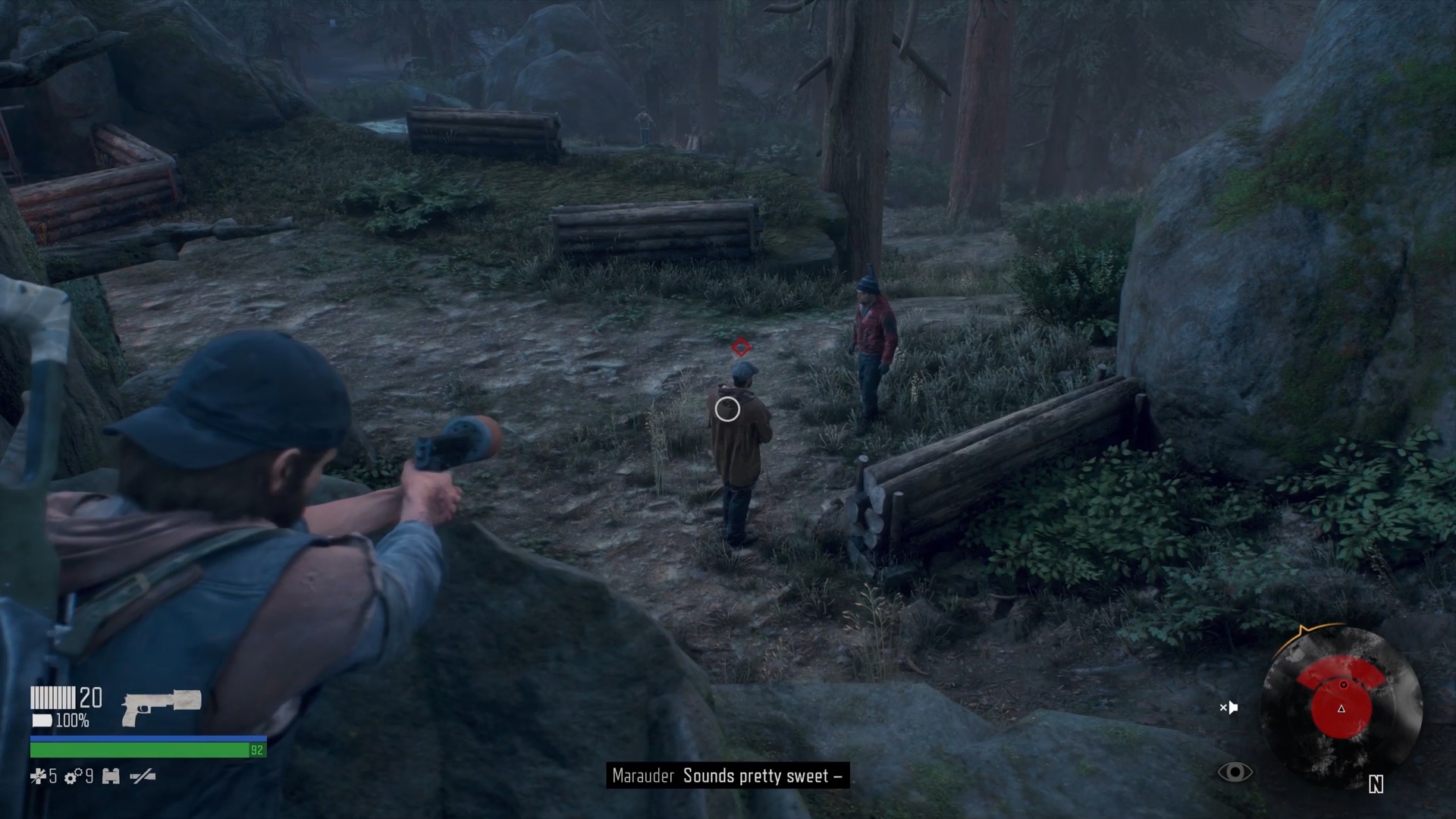Click the N north marker under the minimap
The width and height of the screenshot is (1456, 819).
[1376, 783]
